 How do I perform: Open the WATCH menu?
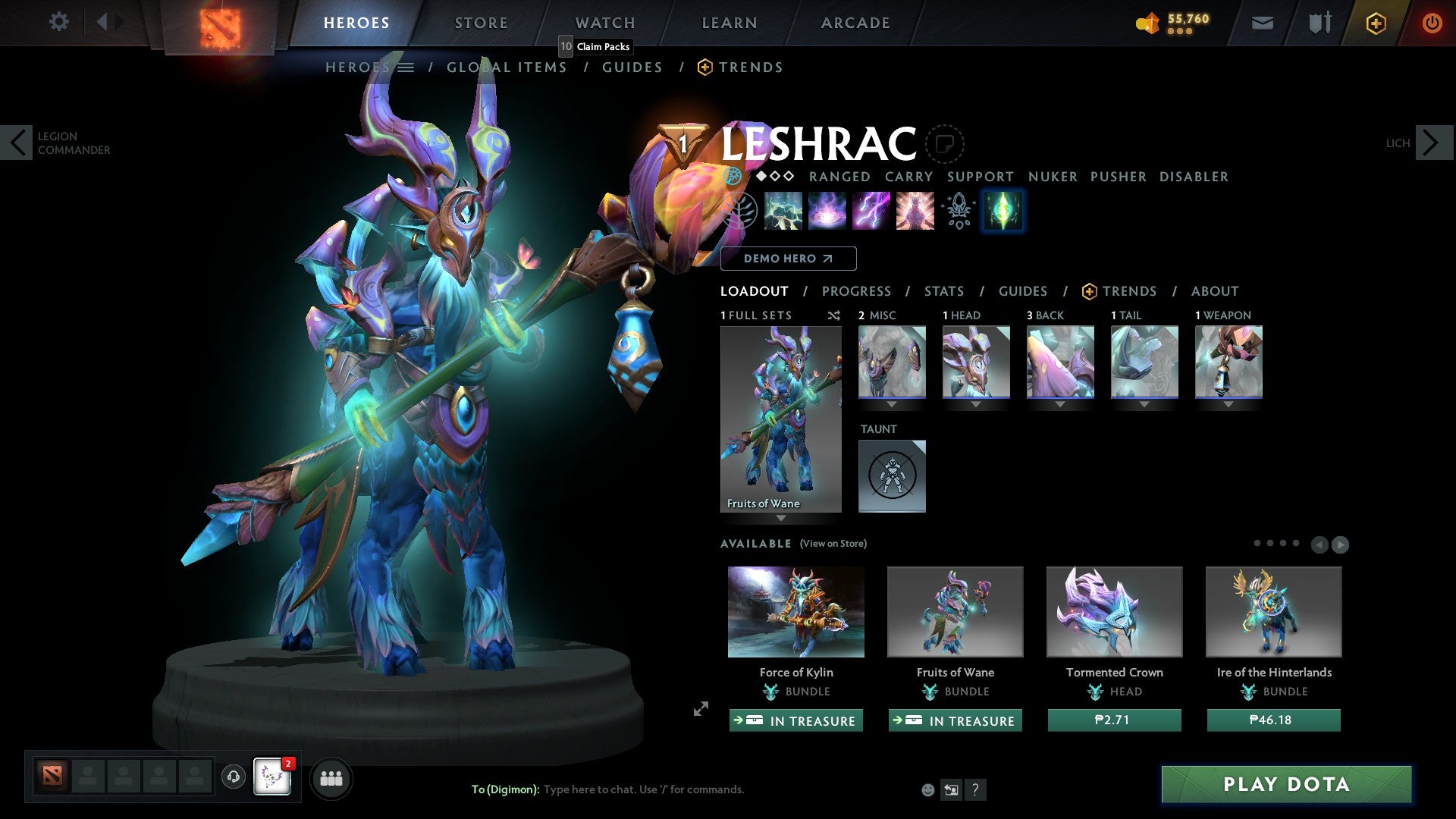pos(604,22)
